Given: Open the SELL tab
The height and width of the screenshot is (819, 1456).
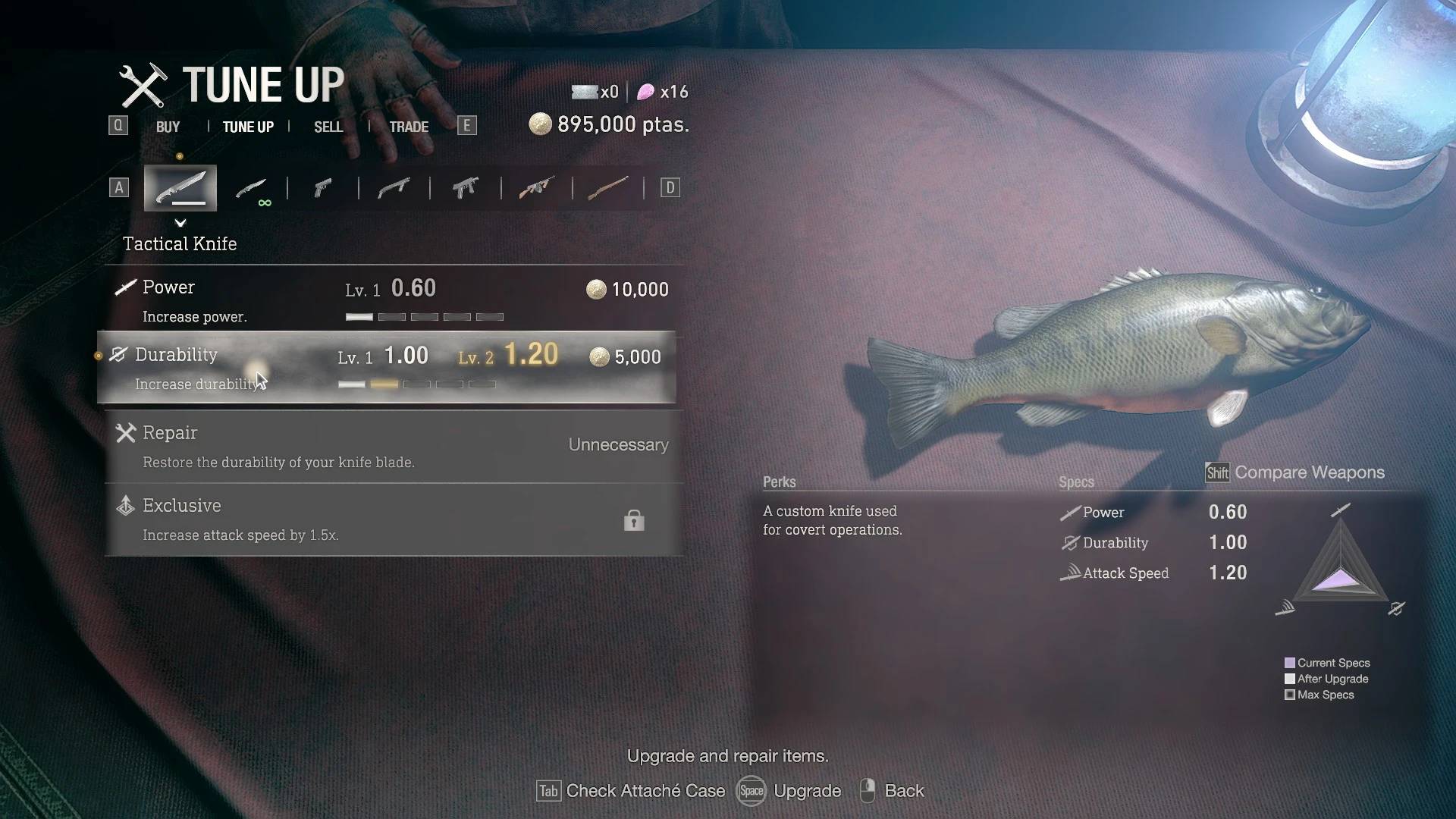Looking at the screenshot, I should coord(328,127).
